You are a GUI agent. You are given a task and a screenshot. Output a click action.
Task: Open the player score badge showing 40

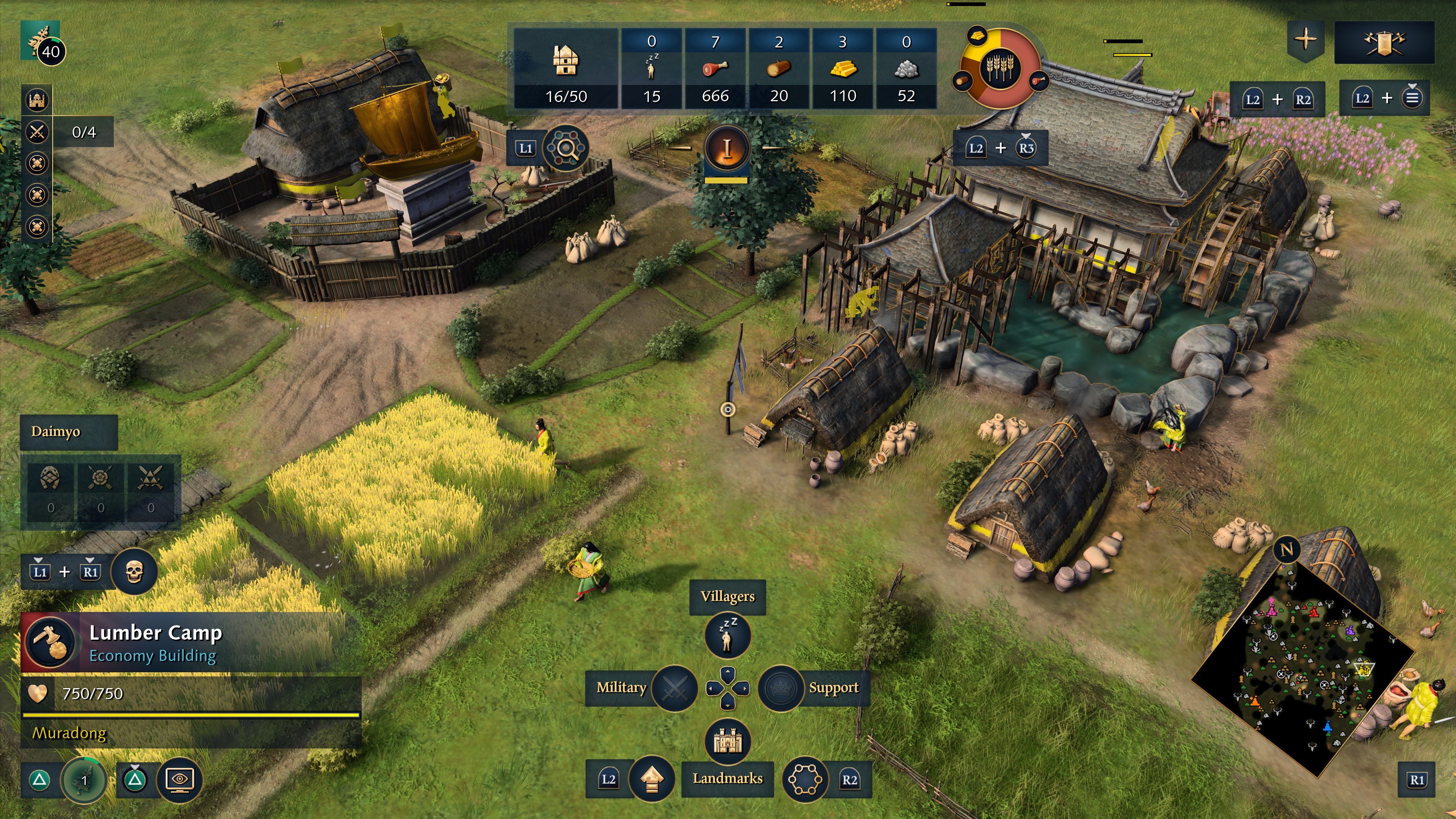(50, 52)
